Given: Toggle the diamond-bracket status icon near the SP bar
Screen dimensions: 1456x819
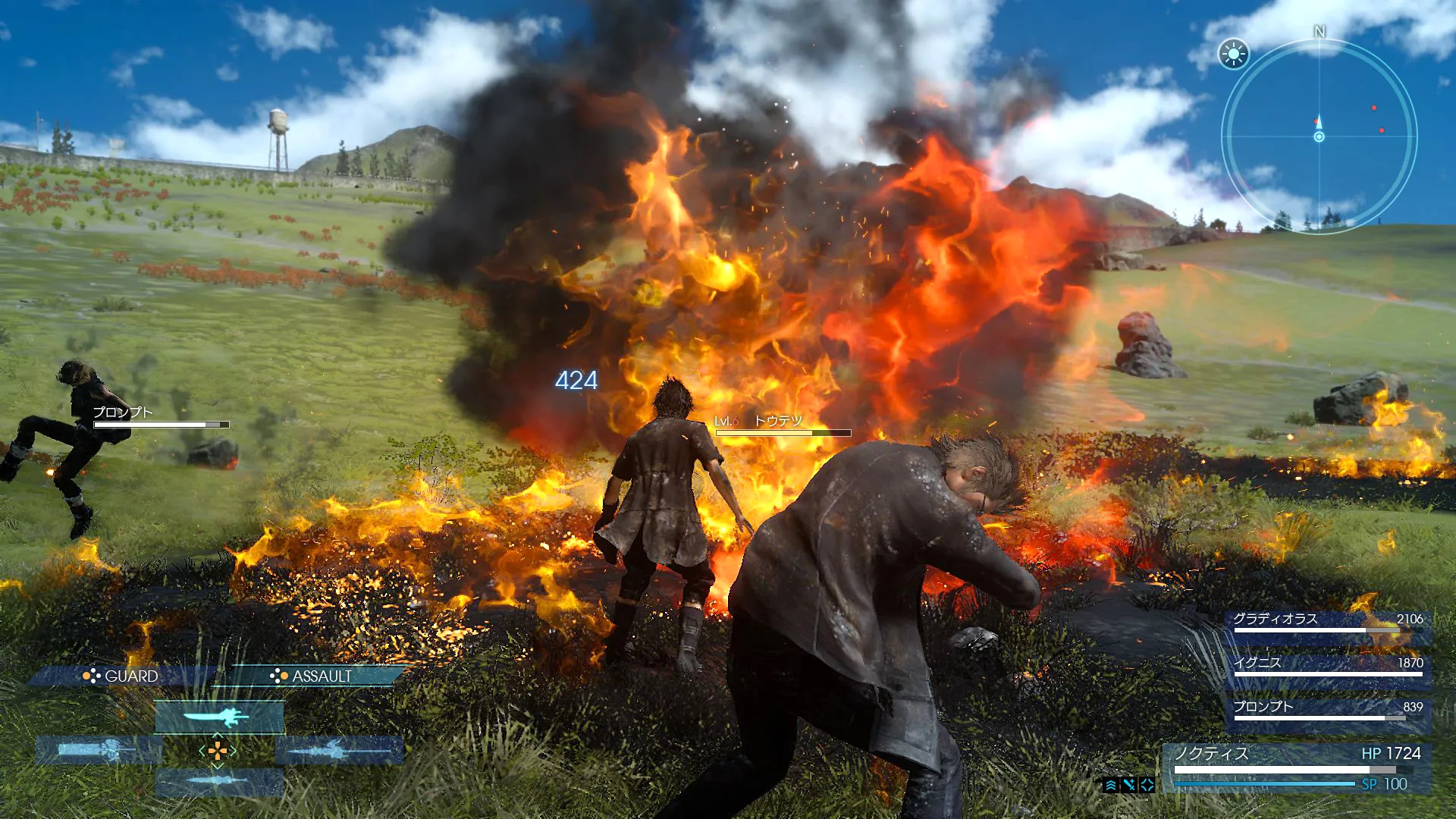Looking at the screenshot, I should click(1147, 785).
